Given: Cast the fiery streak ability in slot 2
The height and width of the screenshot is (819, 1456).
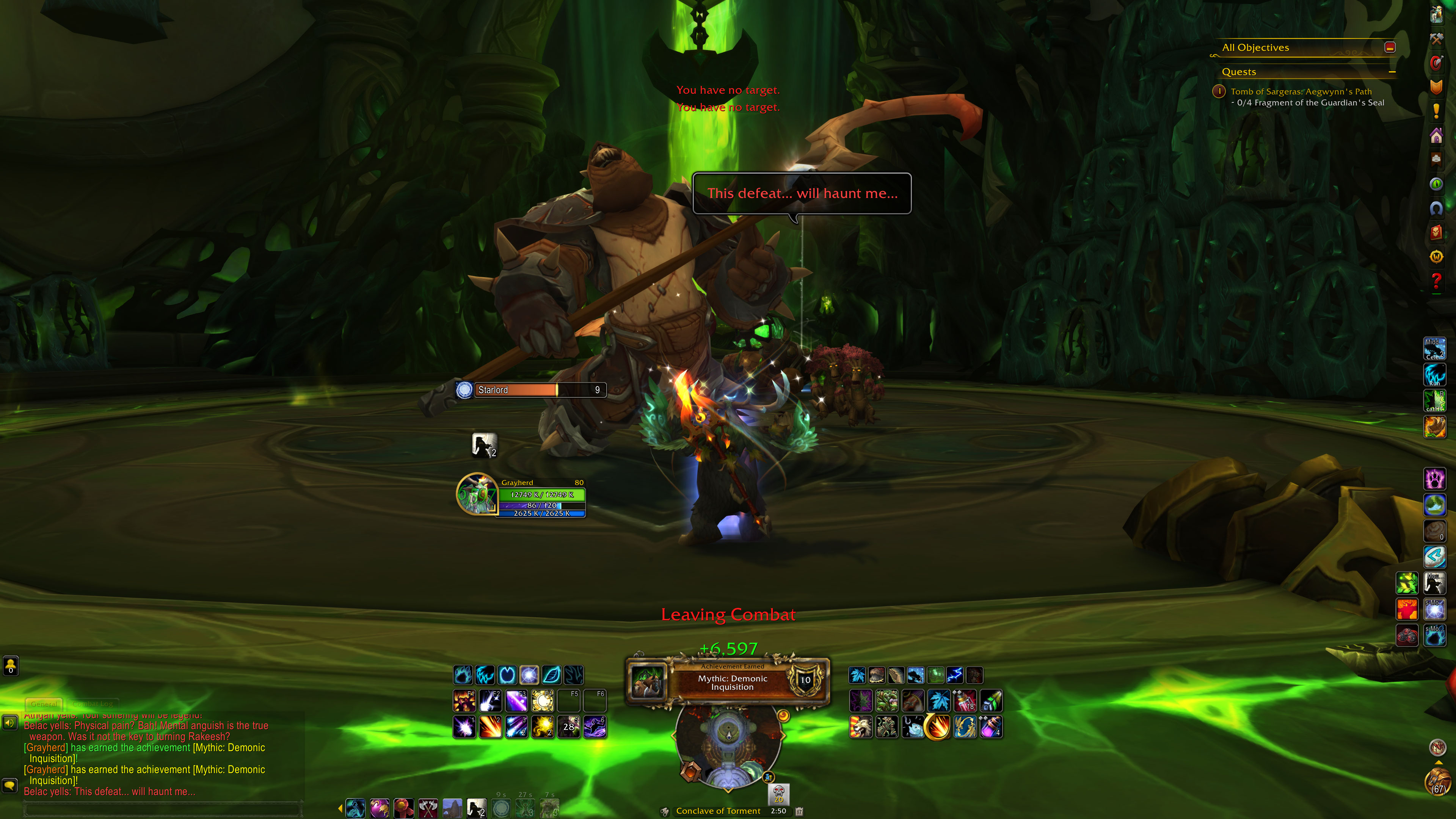Looking at the screenshot, I should (490, 727).
